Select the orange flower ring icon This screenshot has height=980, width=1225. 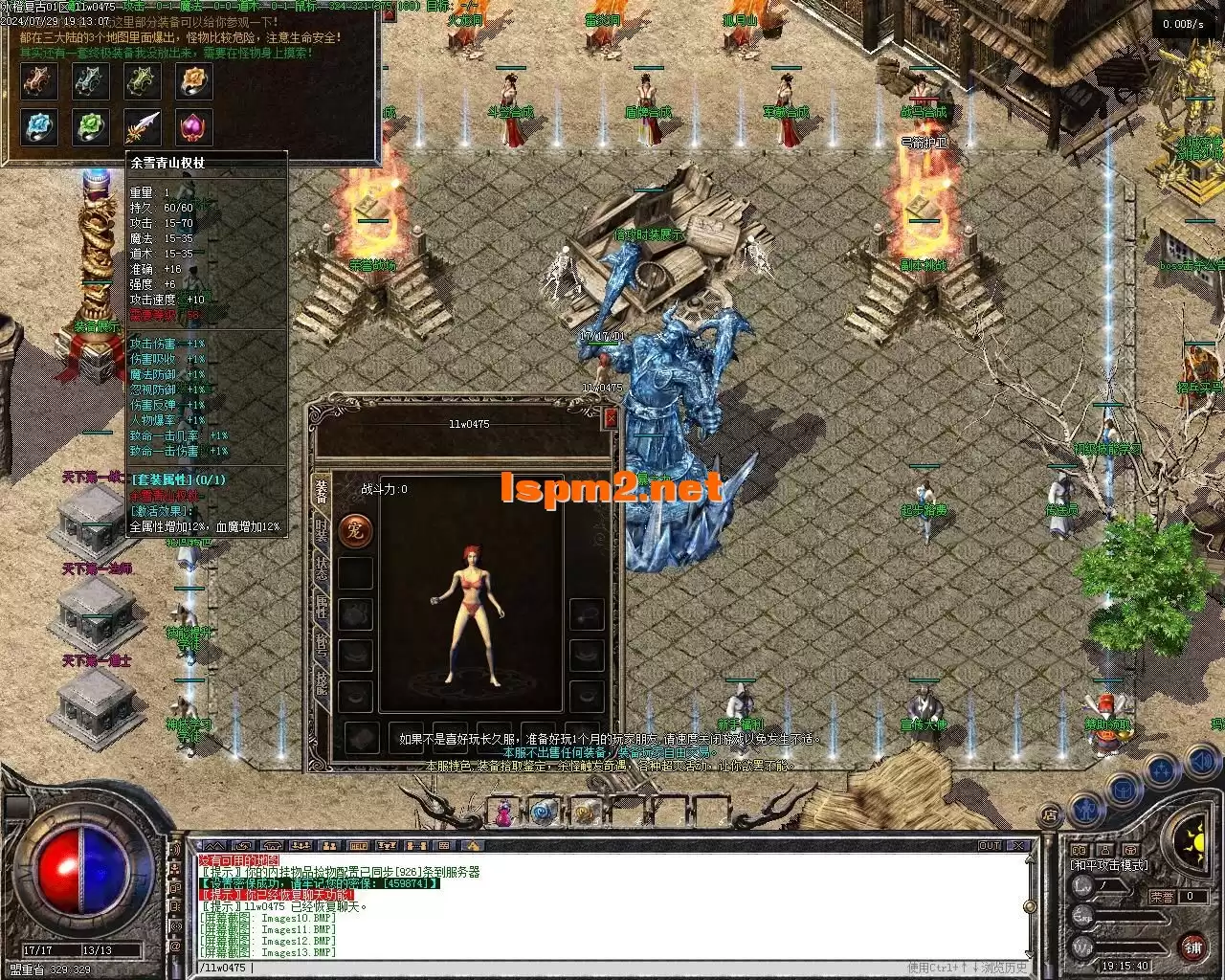point(194,81)
